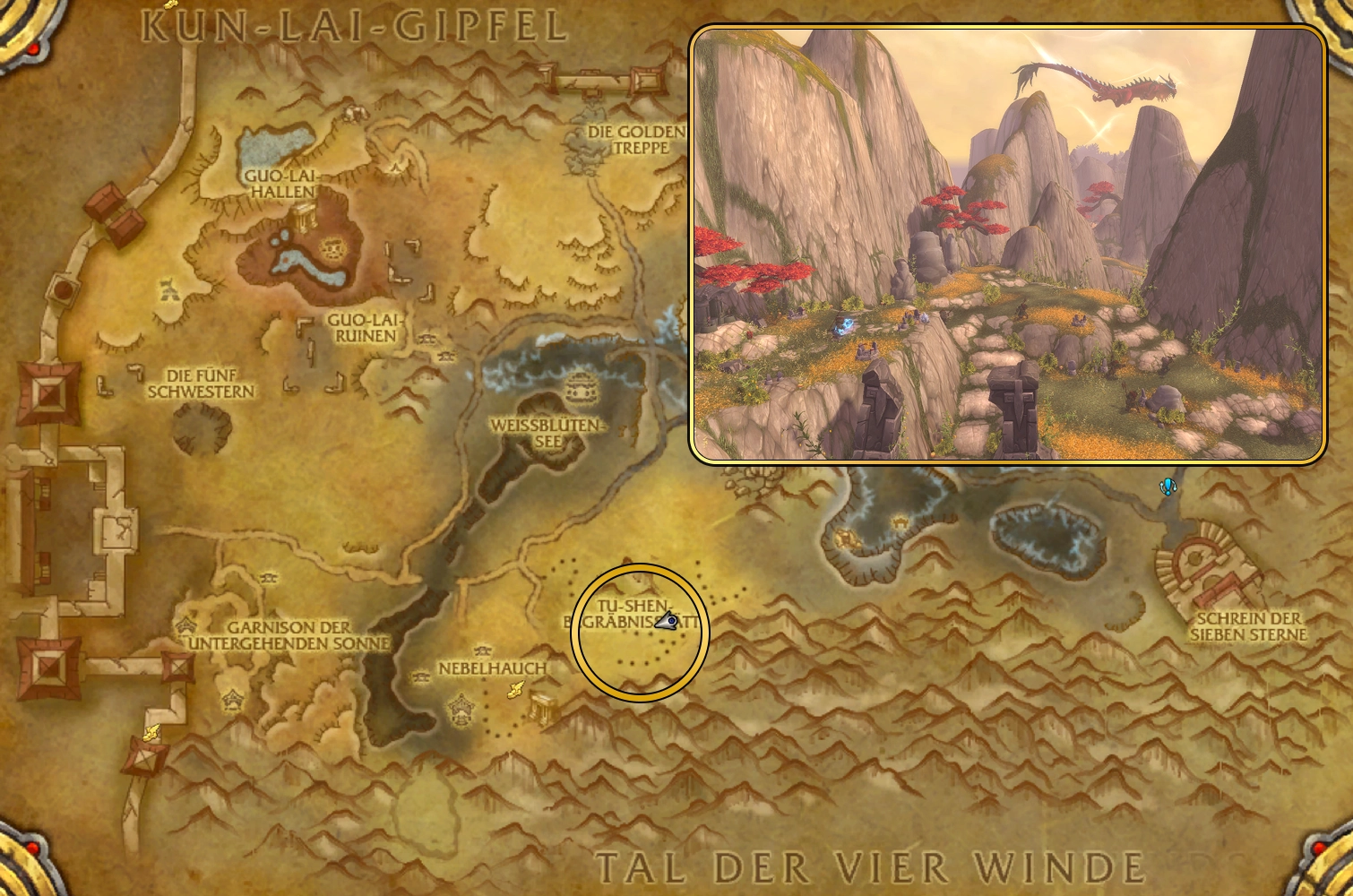The width and height of the screenshot is (1353, 896).
Task: Click the ornate golden corner decoration at top left
Action: [22, 27]
